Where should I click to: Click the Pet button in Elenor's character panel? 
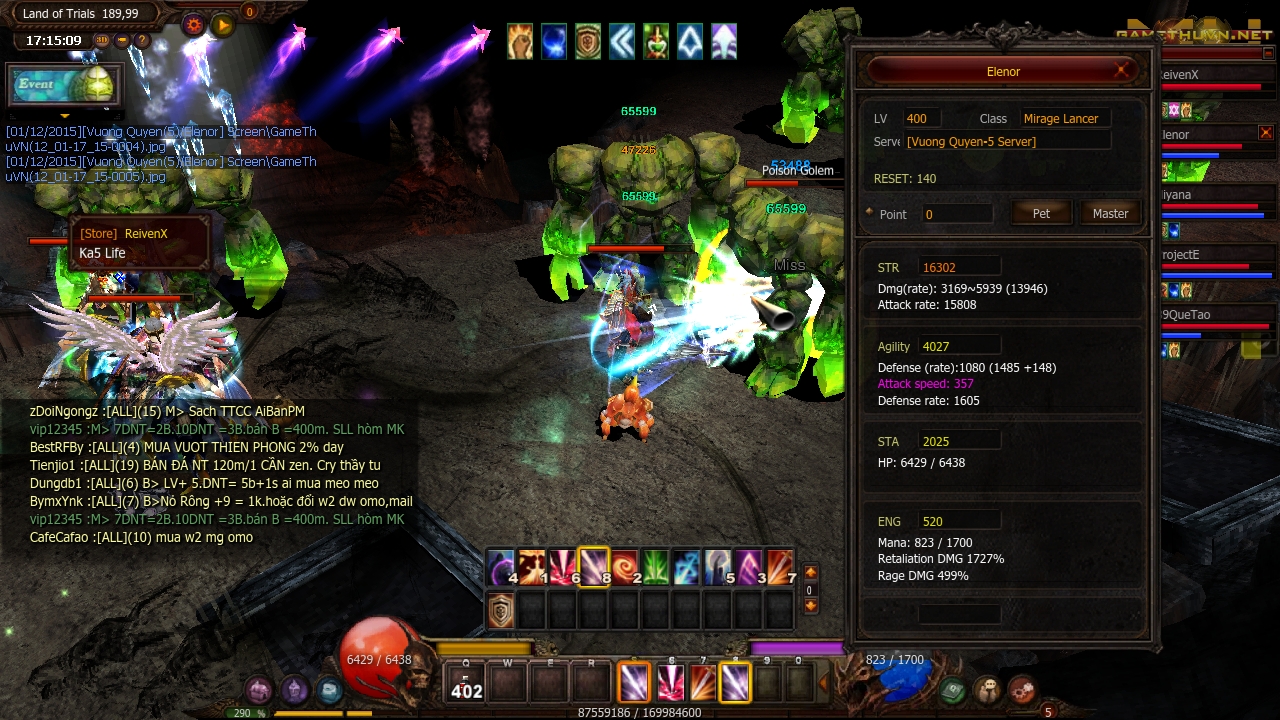click(x=1041, y=212)
